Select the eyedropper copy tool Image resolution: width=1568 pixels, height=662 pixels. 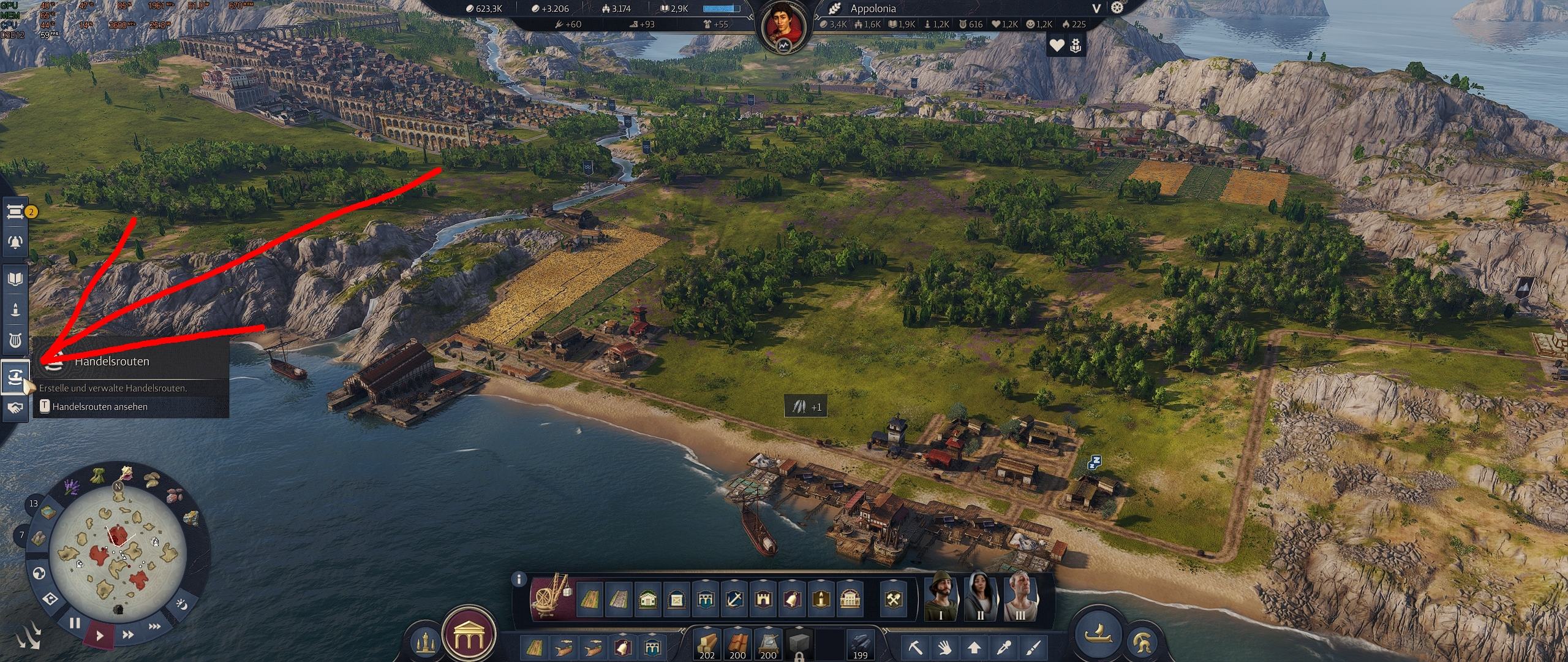(1004, 647)
